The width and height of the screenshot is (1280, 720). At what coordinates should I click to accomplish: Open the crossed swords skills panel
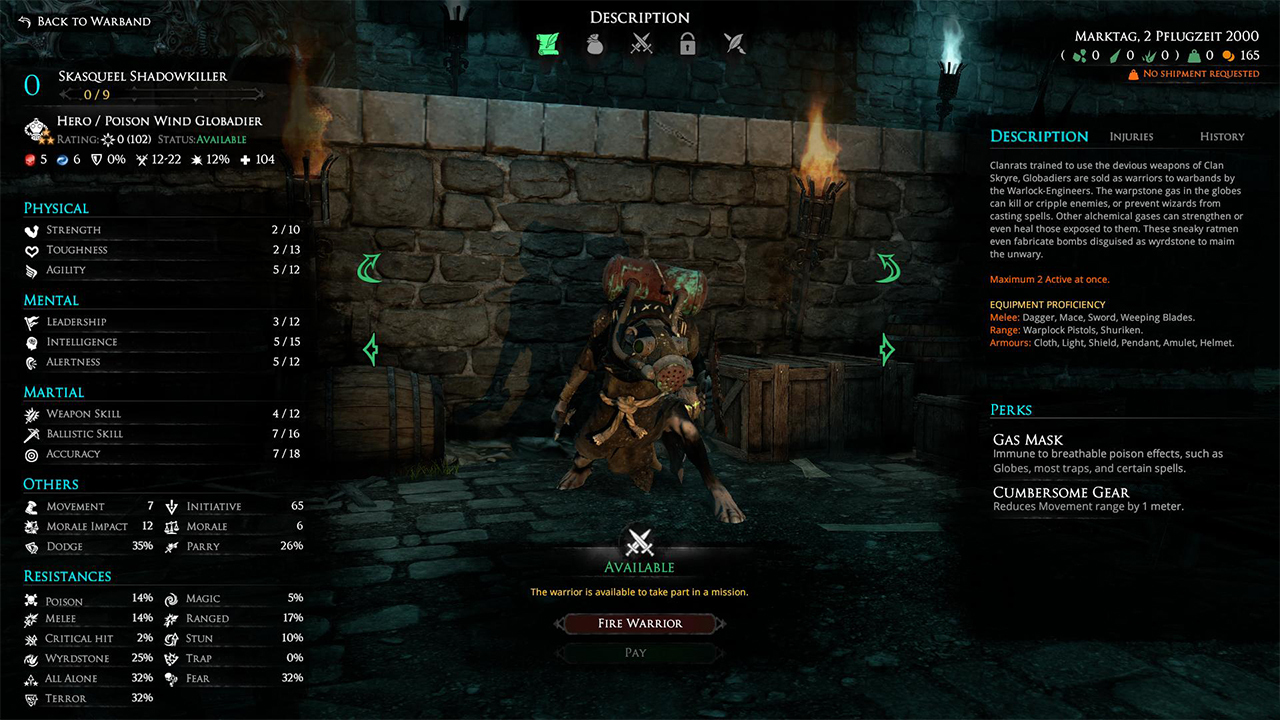(641, 44)
